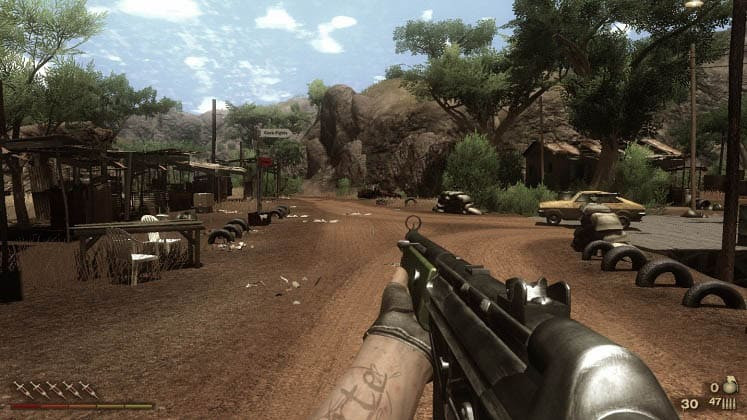Click the healing syringes row
Image resolution: width=747 pixels, height=420 pixels.
55,388
